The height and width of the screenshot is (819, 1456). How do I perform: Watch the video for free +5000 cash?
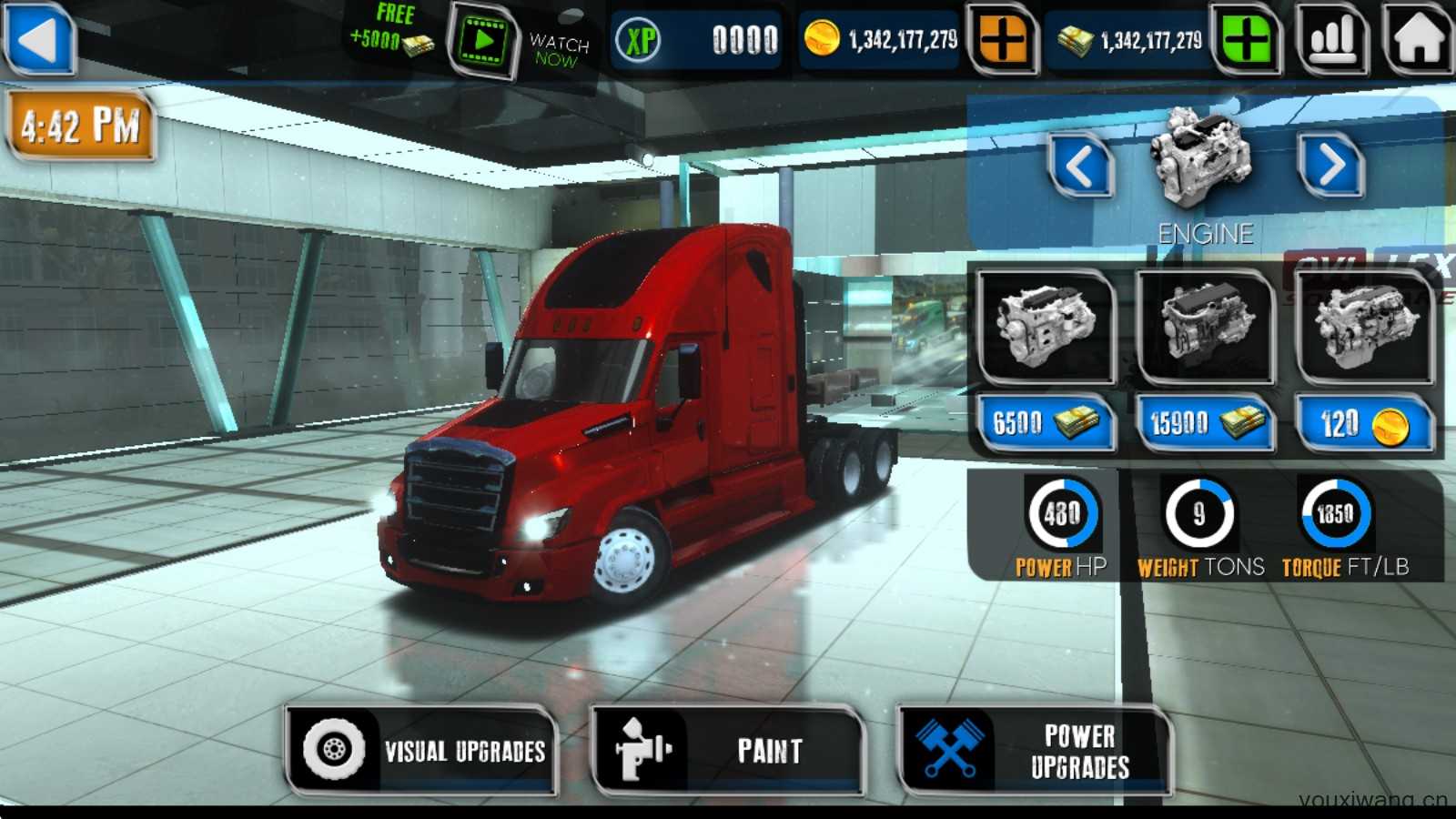click(482, 41)
